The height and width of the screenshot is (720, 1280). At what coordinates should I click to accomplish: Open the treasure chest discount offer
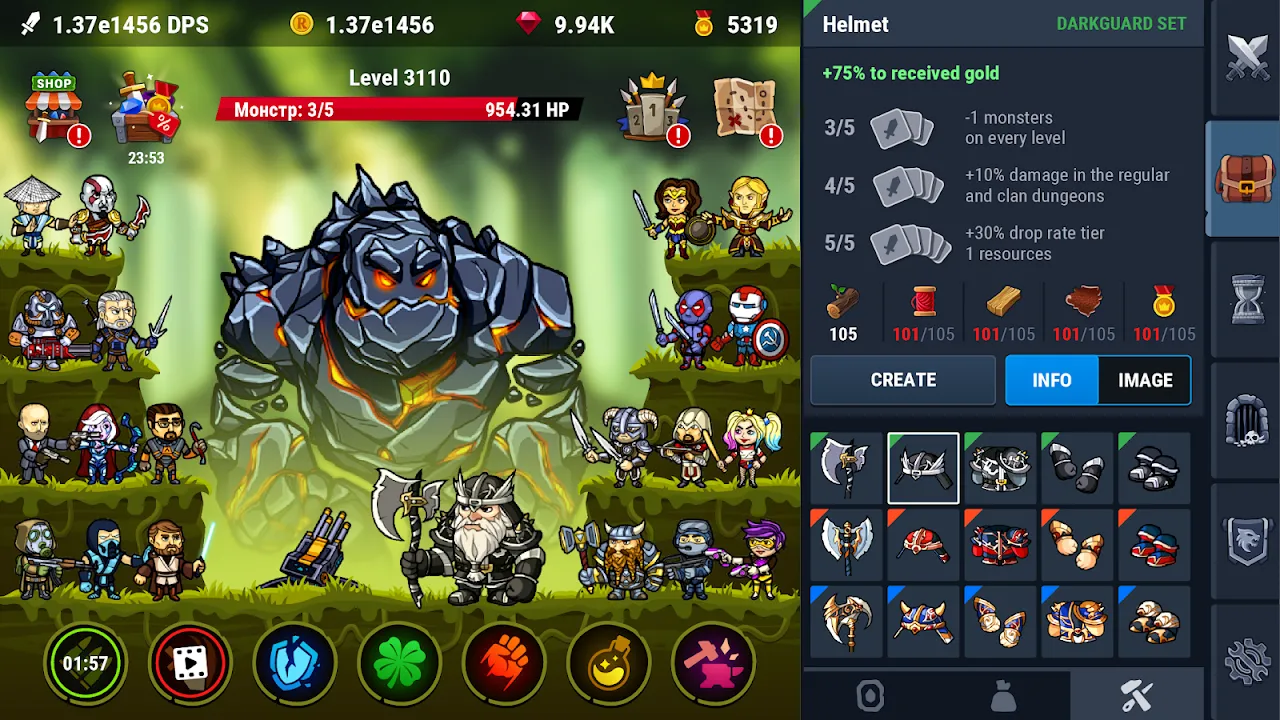(x=146, y=108)
